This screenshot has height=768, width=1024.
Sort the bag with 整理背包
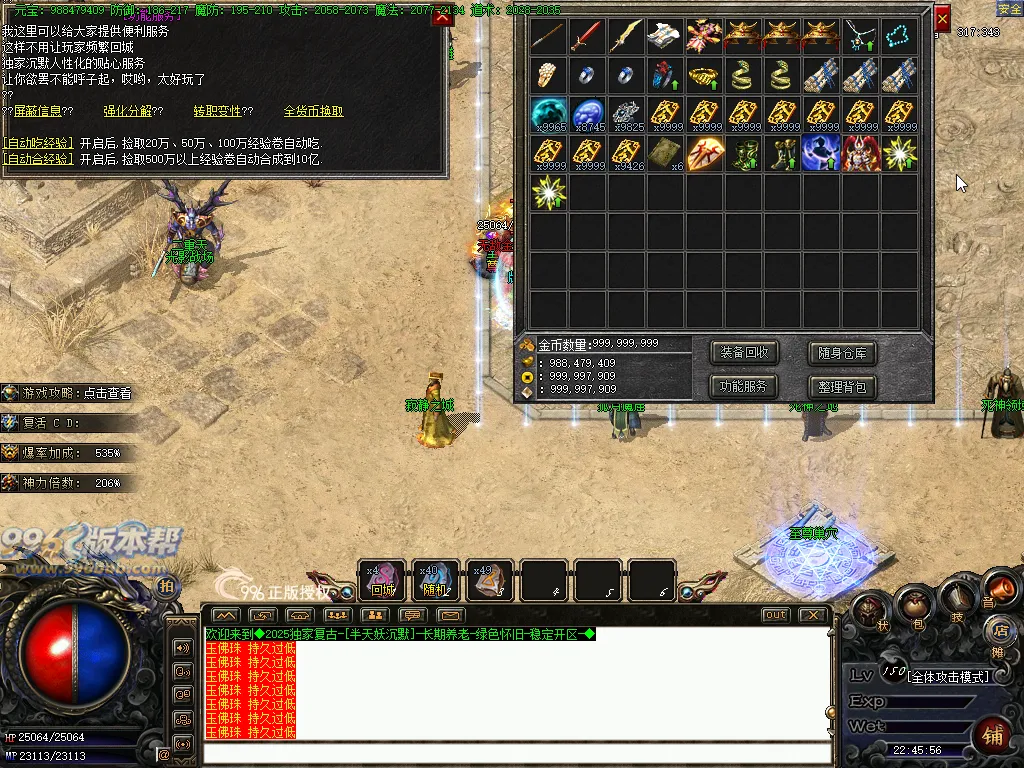tap(841, 386)
